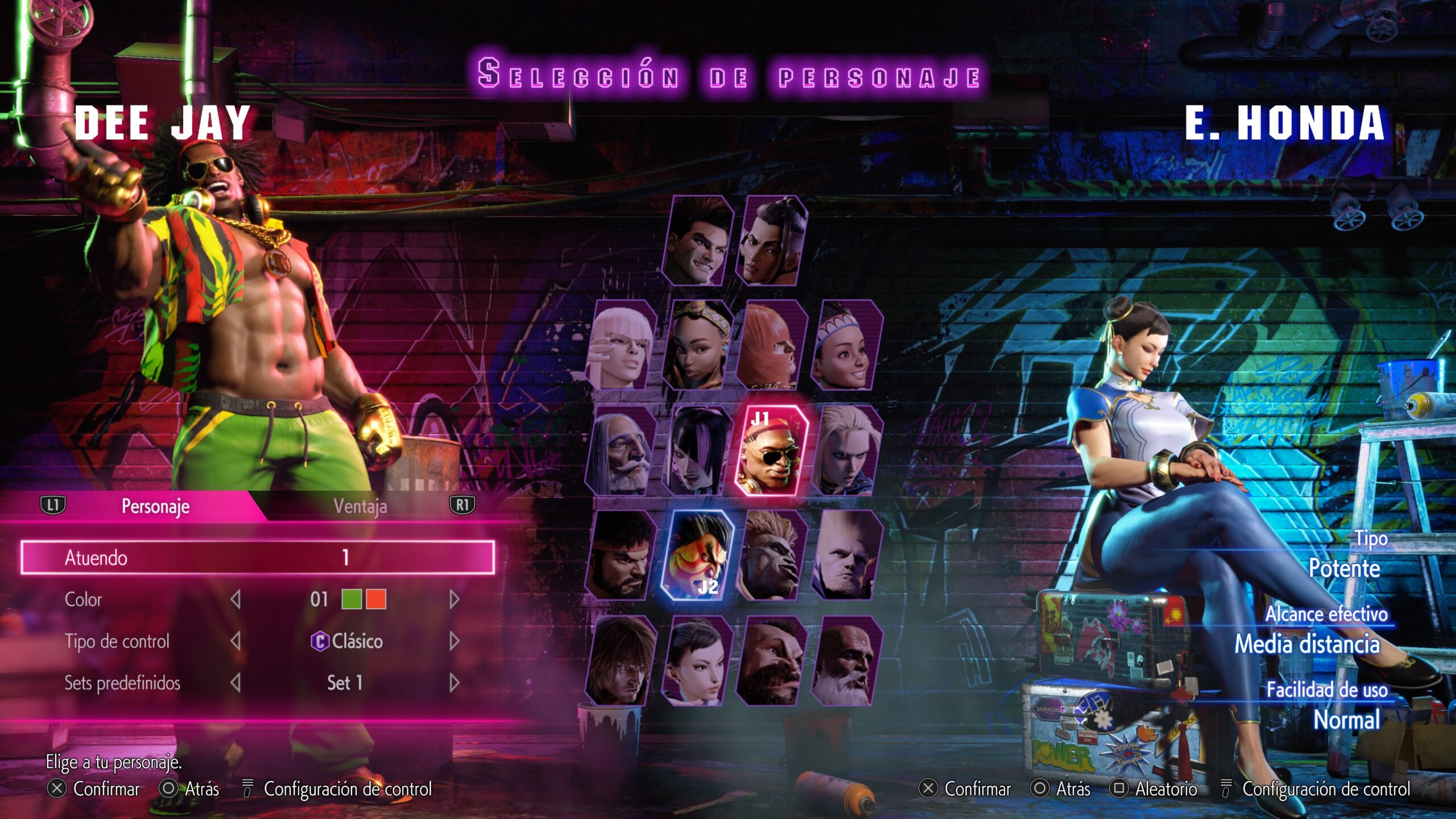Screen dimensions: 1456x819
Task: Select Kimberly's portrait tile
Action: [698, 345]
